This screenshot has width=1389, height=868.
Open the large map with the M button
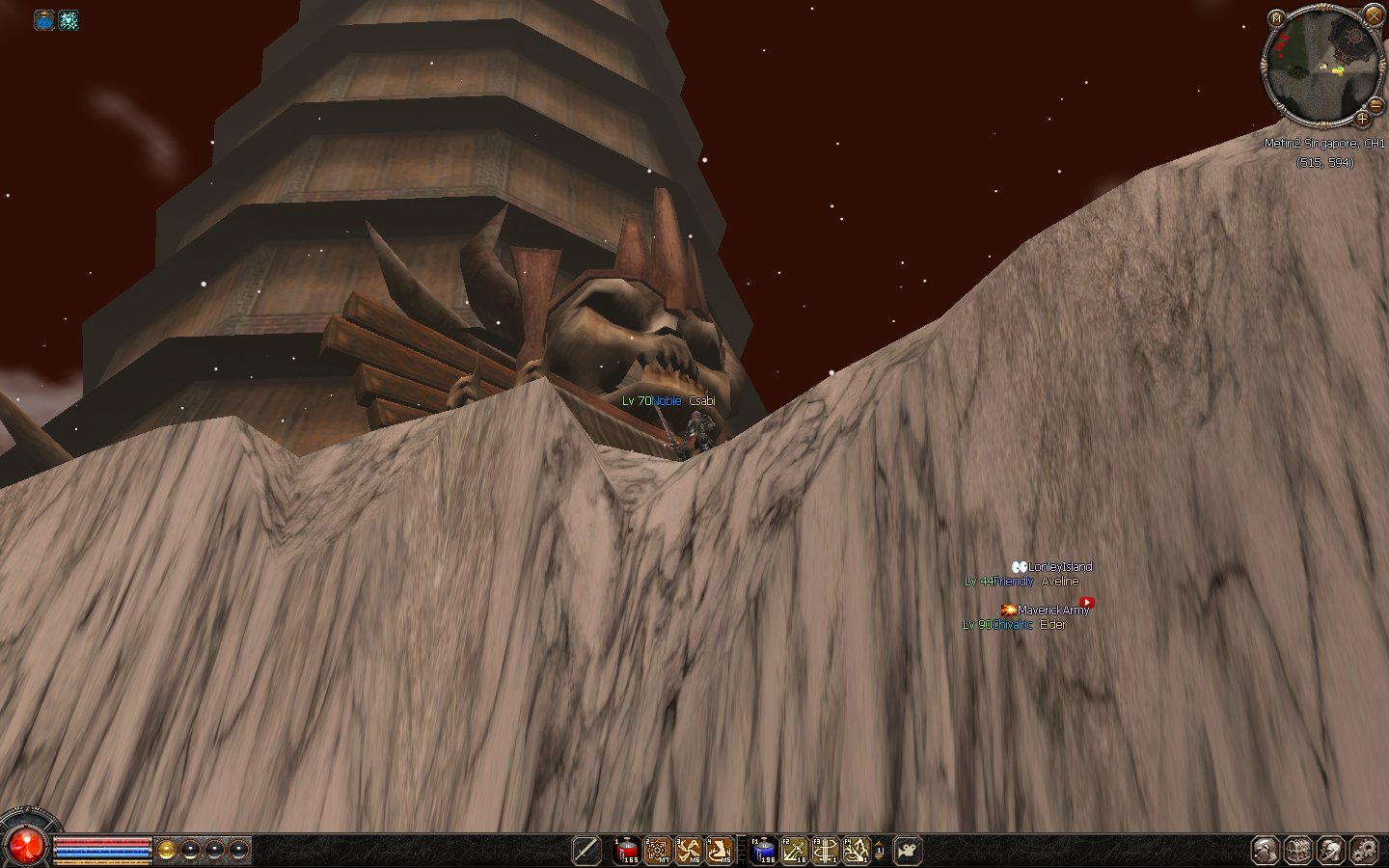click(x=1276, y=18)
